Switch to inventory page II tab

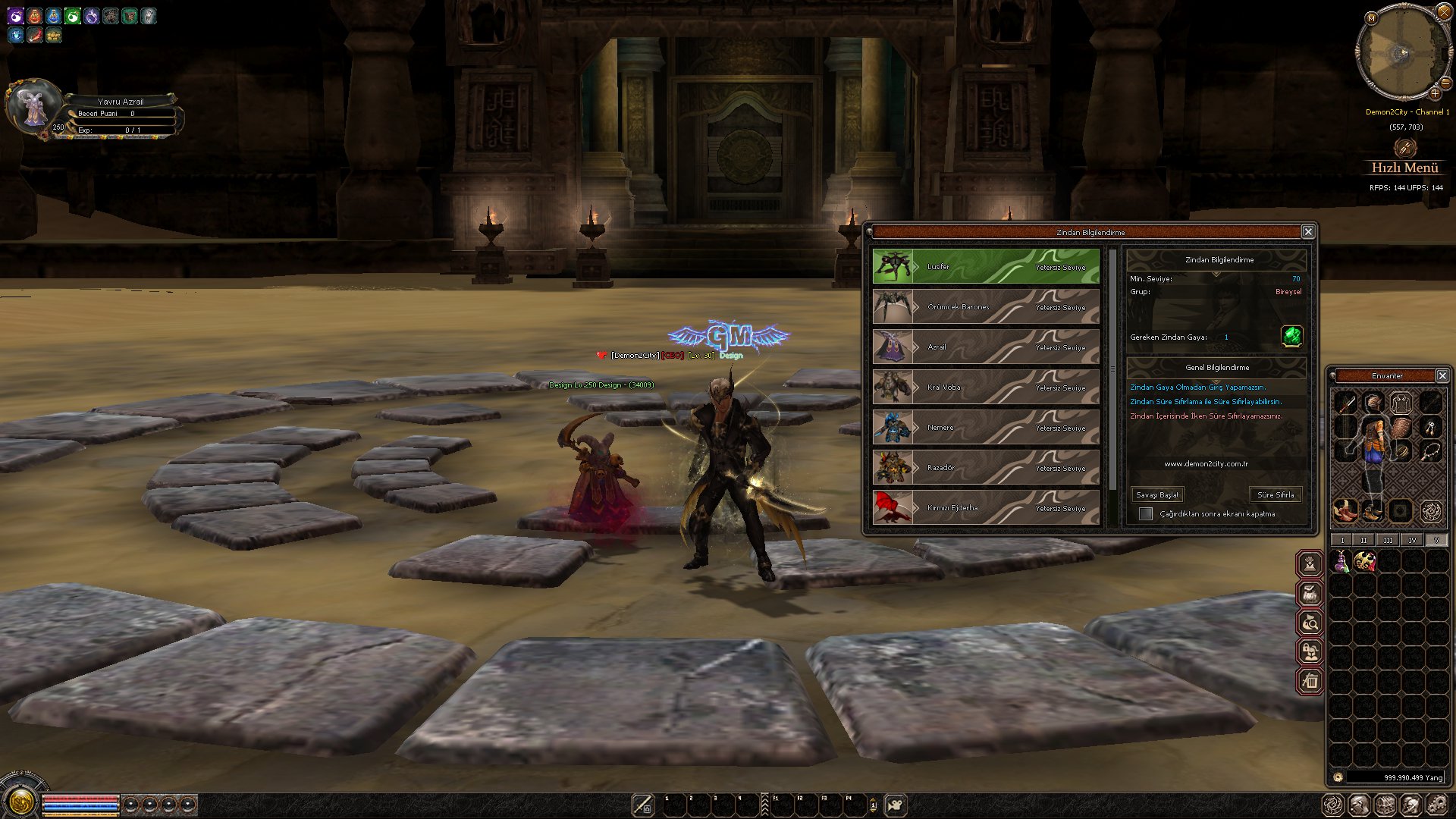[1364, 540]
